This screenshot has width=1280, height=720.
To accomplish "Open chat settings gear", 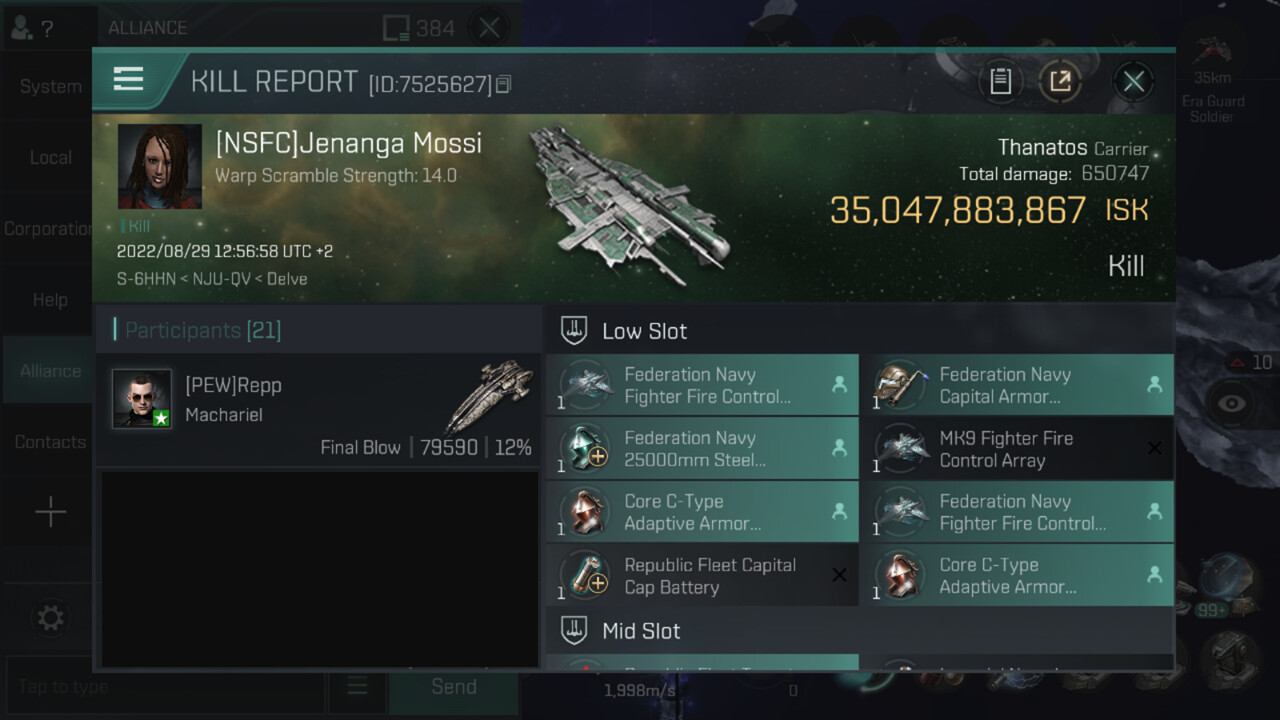I will tap(50, 619).
